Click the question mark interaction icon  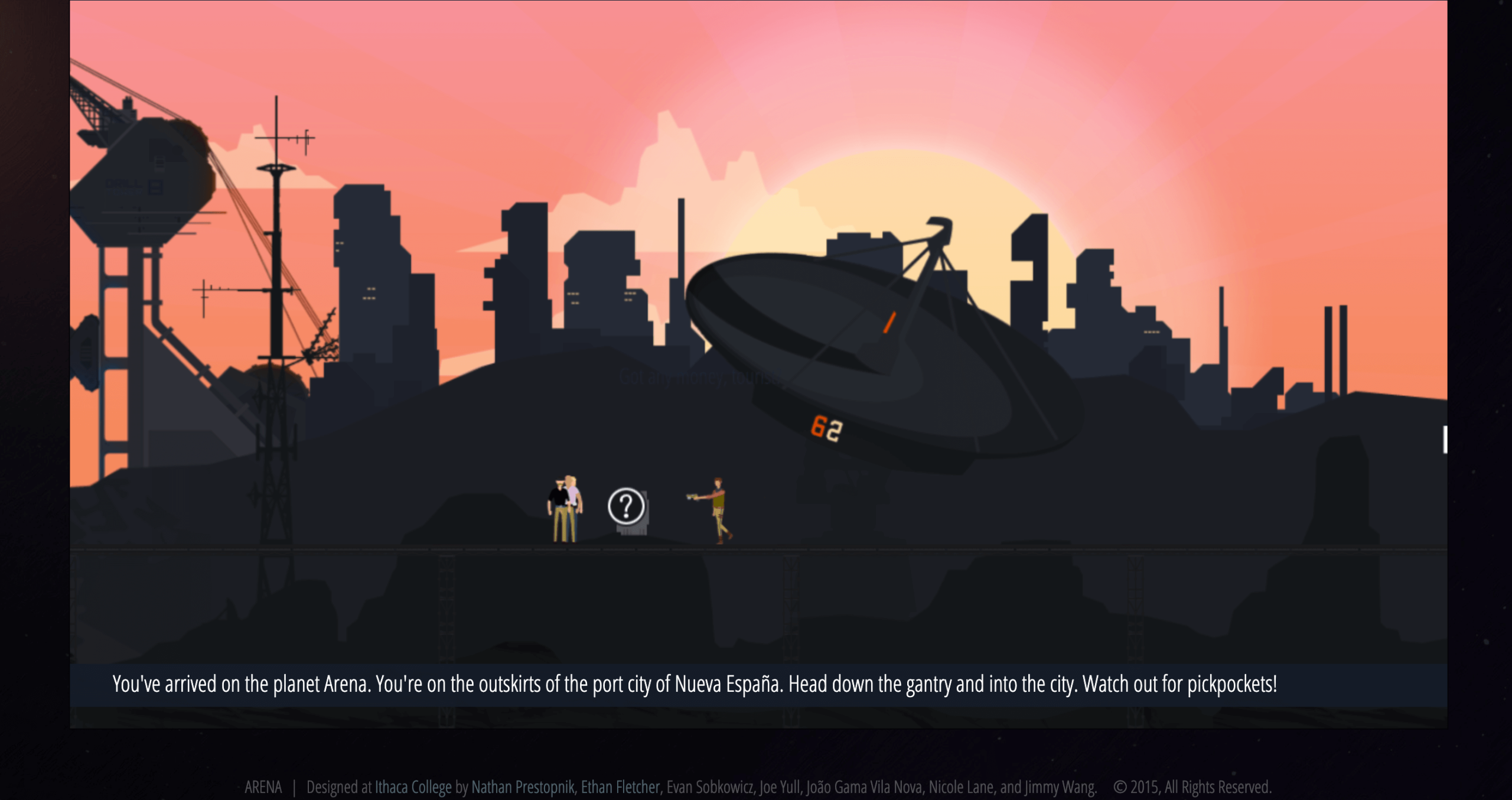tap(625, 506)
